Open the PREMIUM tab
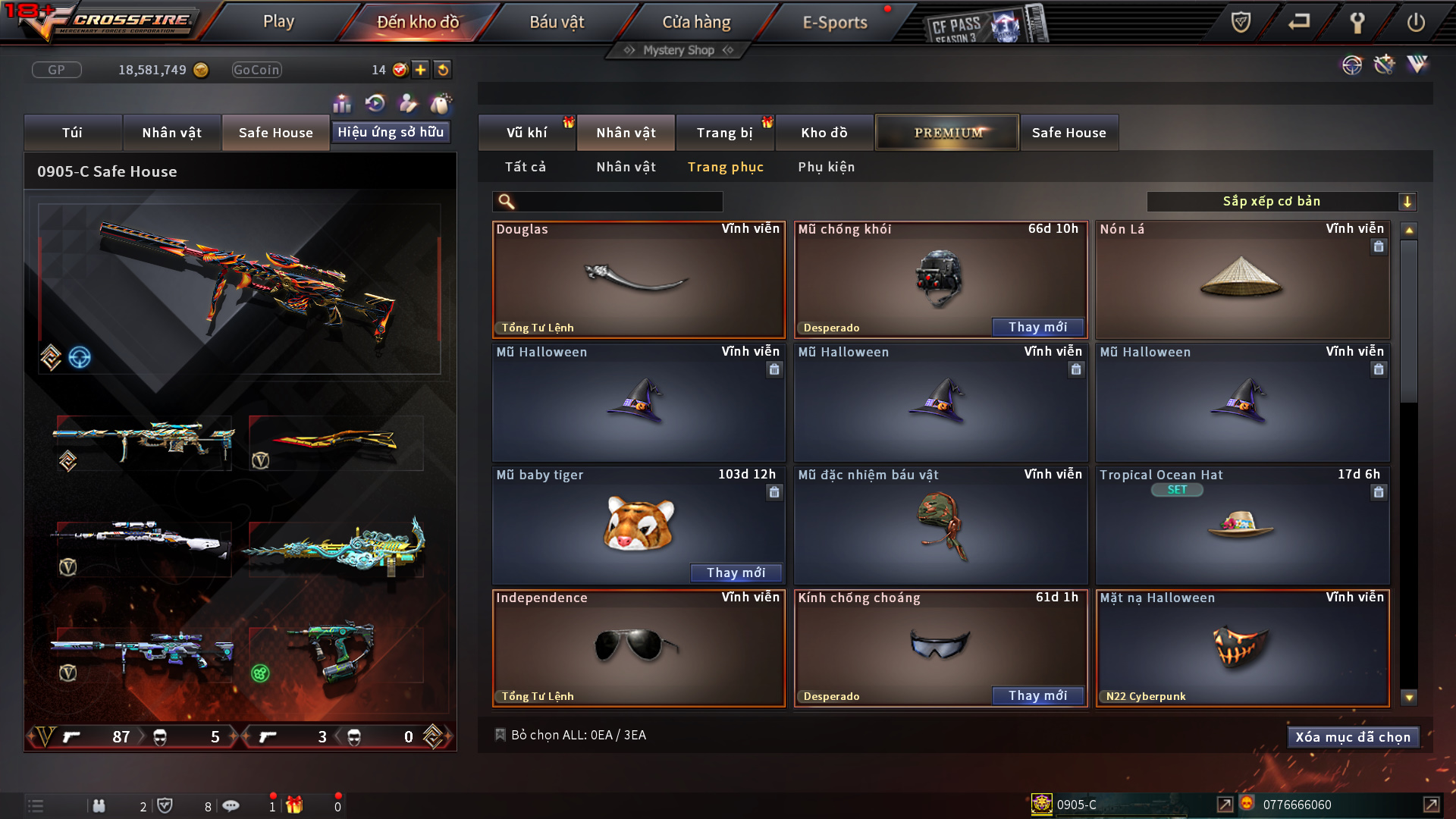Image resolution: width=1456 pixels, height=819 pixels. [x=947, y=133]
